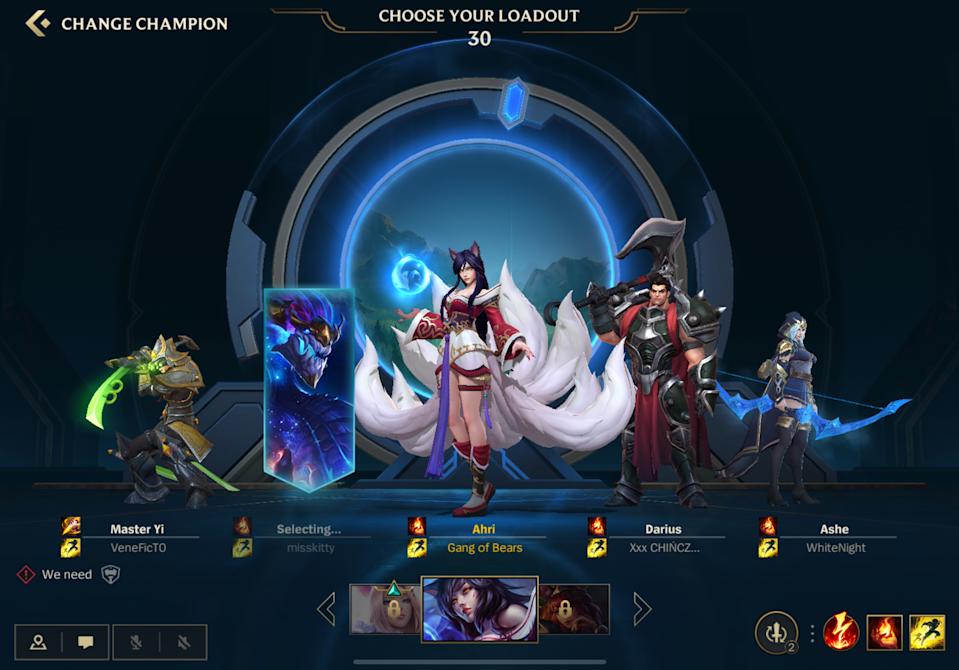Image resolution: width=959 pixels, height=670 pixels.
Task: Open the three-dot loadout options menu
Action: 811,632
